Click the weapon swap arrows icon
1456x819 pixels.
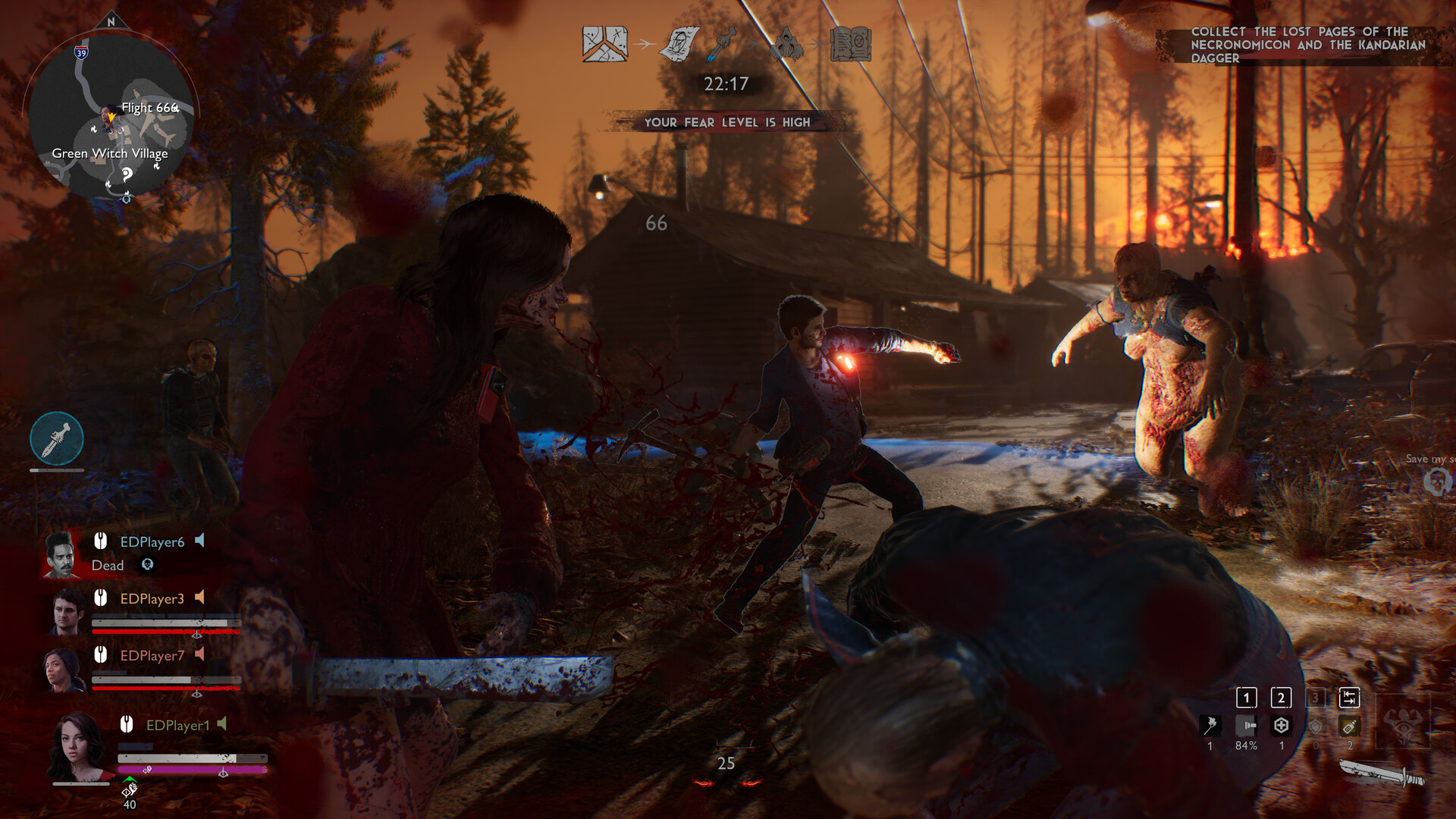1350,697
